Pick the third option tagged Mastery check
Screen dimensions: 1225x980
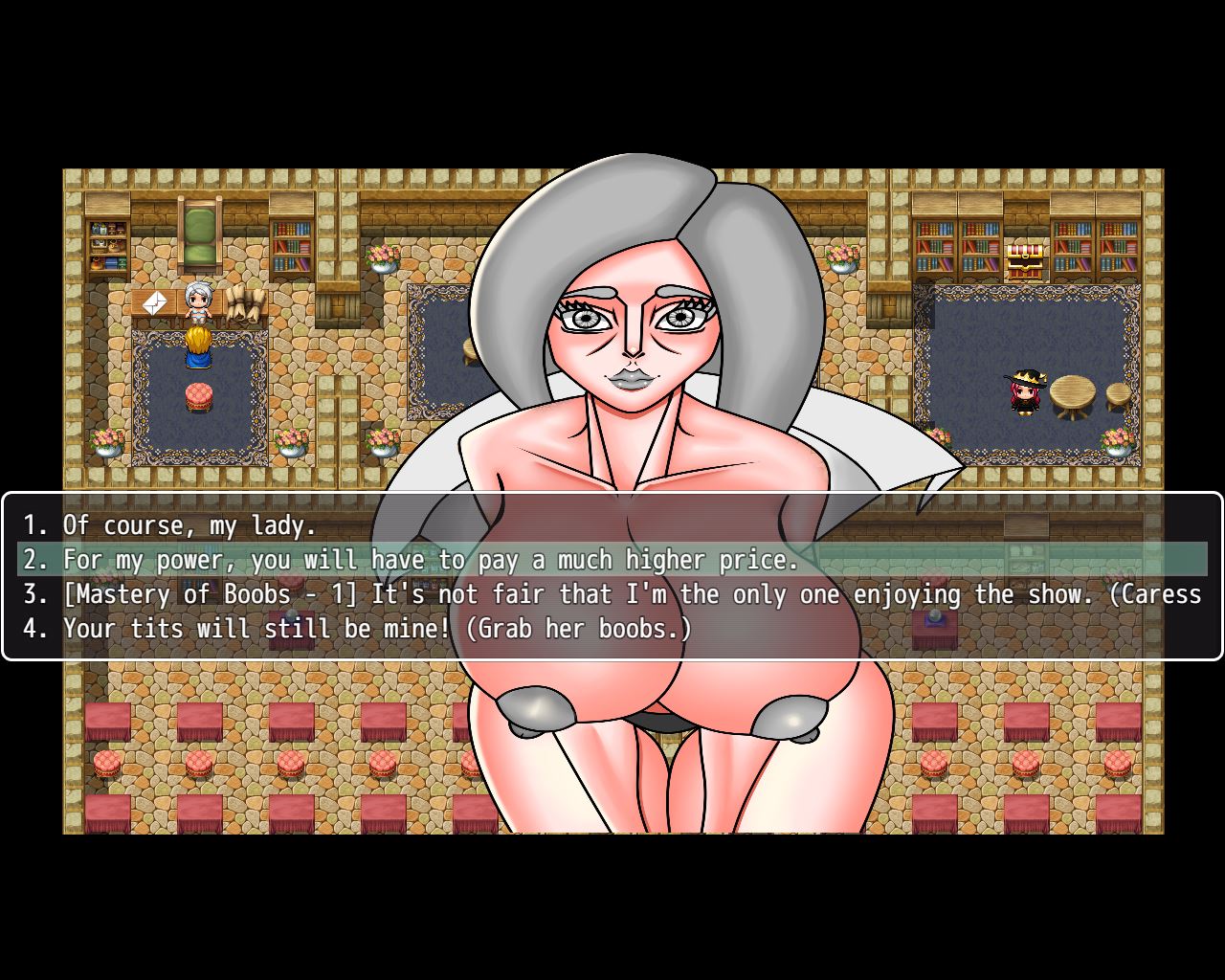612,594
